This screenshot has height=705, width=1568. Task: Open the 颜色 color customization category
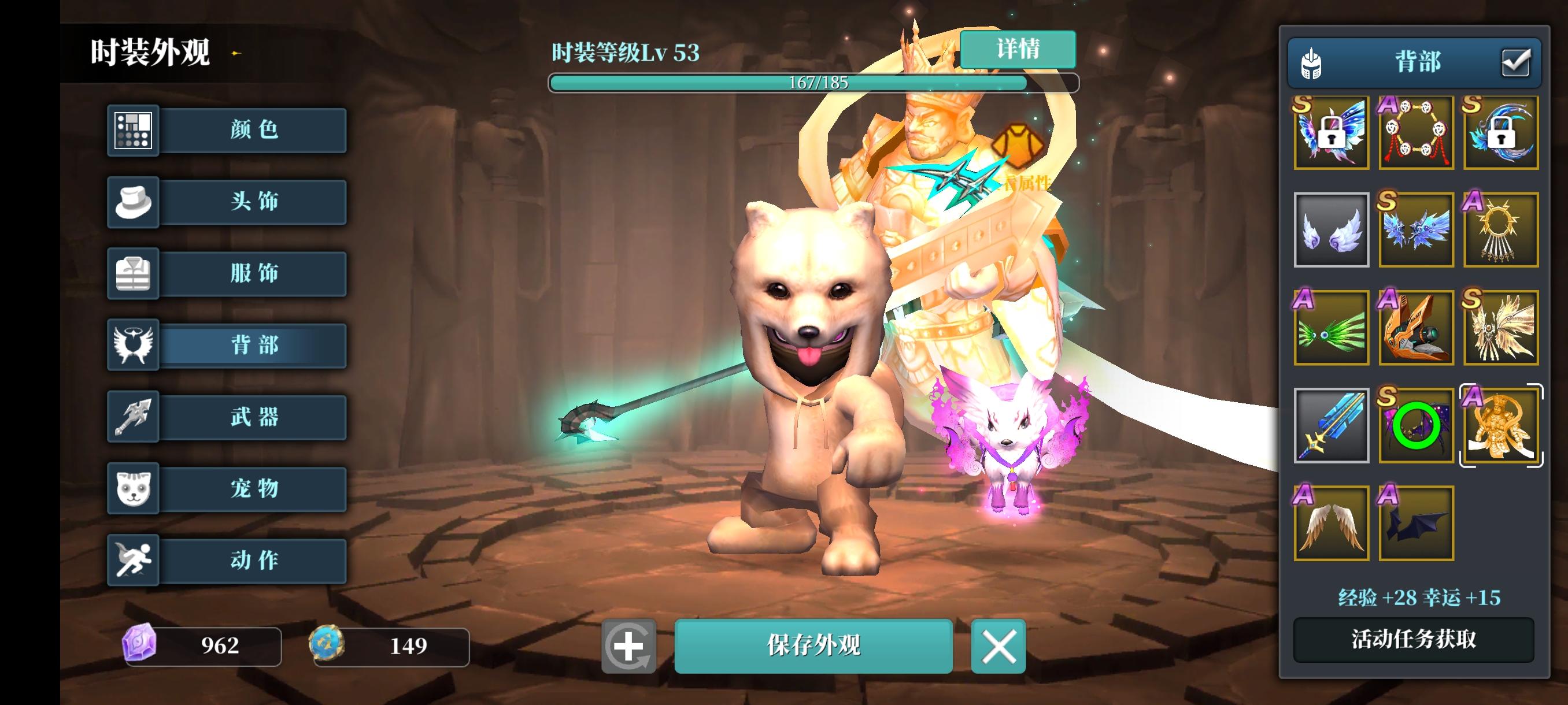coord(252,131)
